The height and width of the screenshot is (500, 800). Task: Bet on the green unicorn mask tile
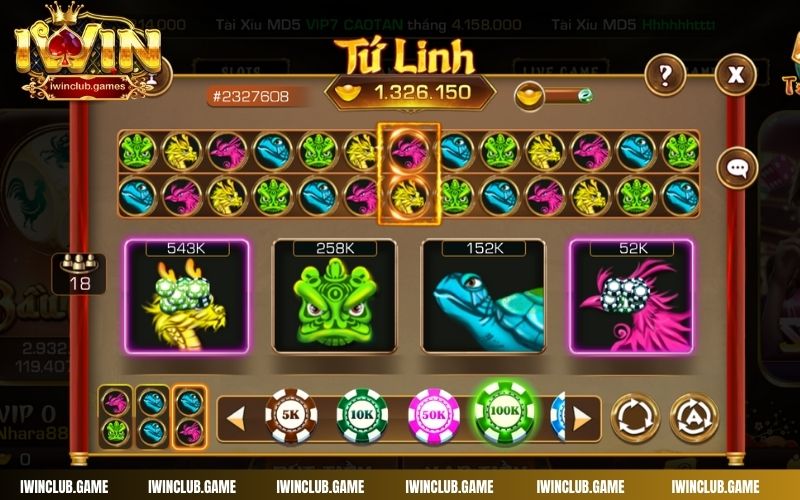[334, 295]
